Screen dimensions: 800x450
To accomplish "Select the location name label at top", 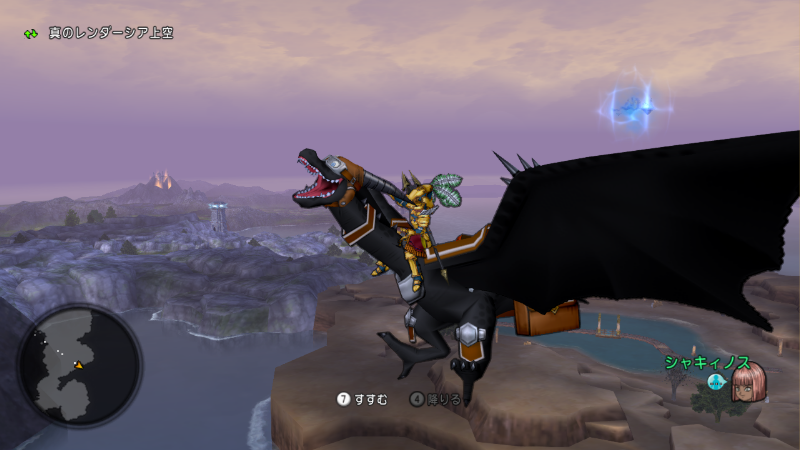I will (111, 33).
